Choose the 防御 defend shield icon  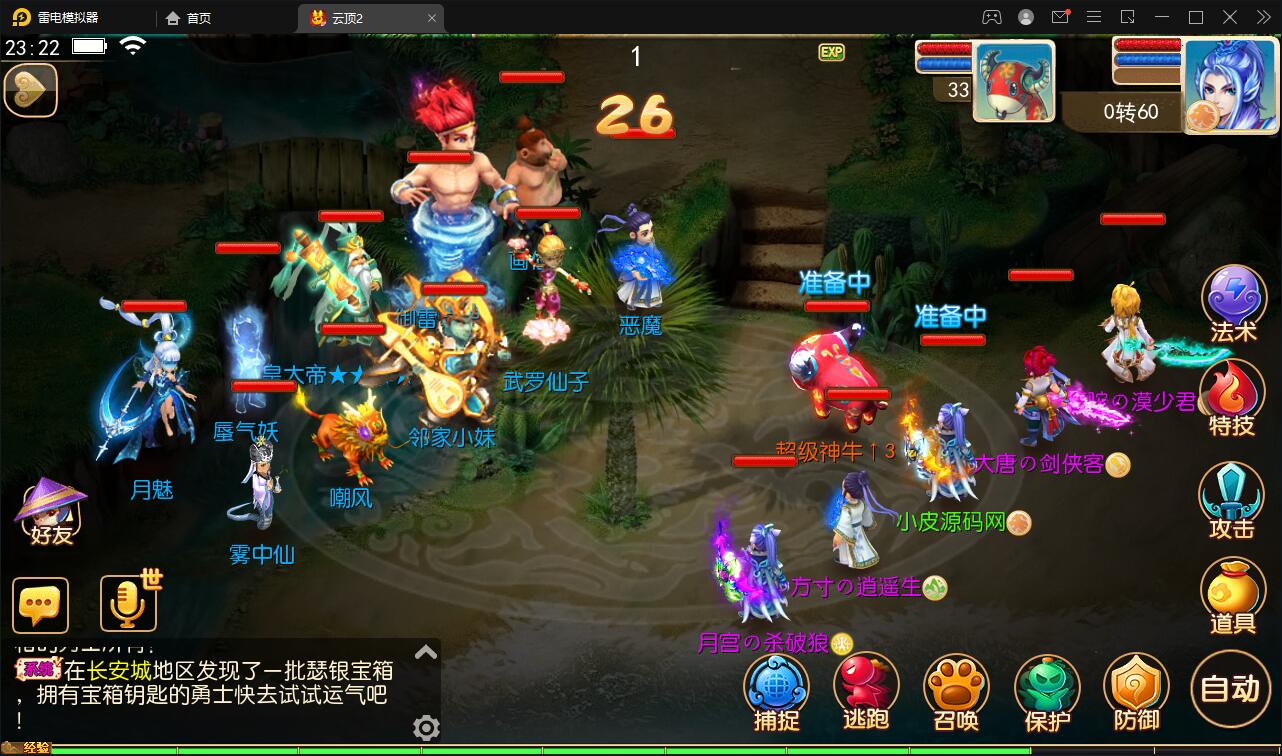(1136, 688)
